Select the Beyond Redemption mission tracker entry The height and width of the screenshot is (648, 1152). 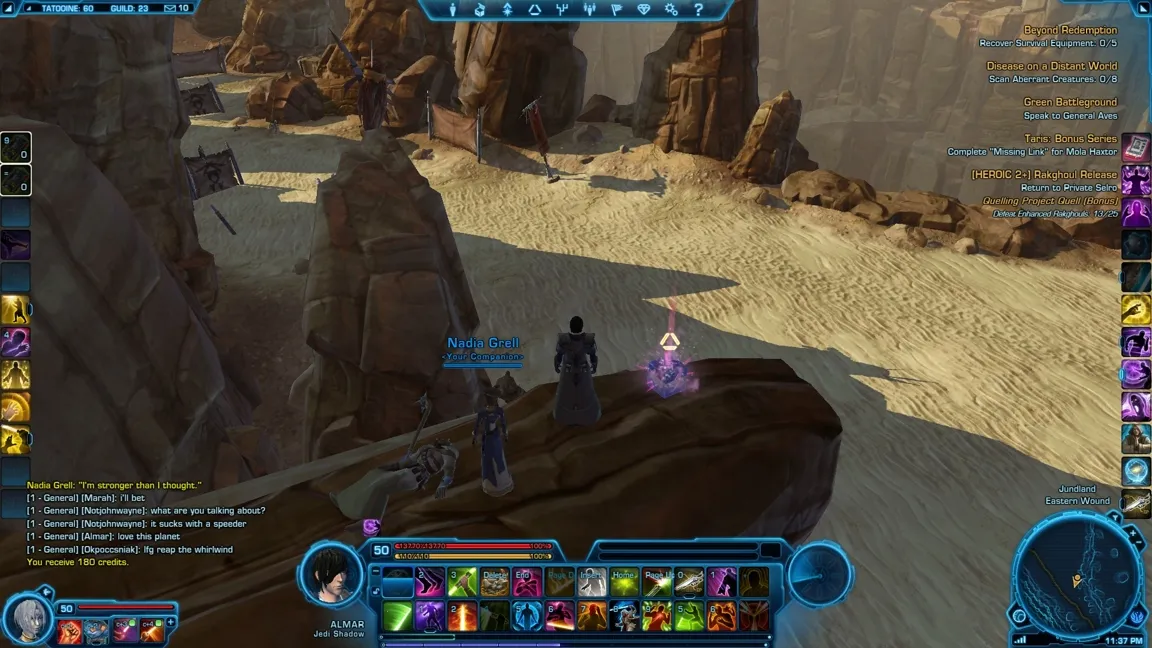click(x=1070, y=30)
